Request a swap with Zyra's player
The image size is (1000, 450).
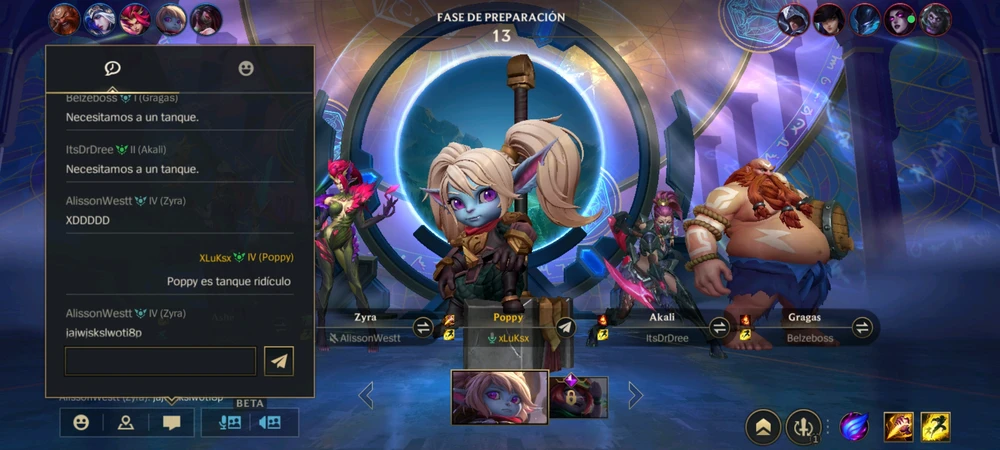click(x=423, y=327)
